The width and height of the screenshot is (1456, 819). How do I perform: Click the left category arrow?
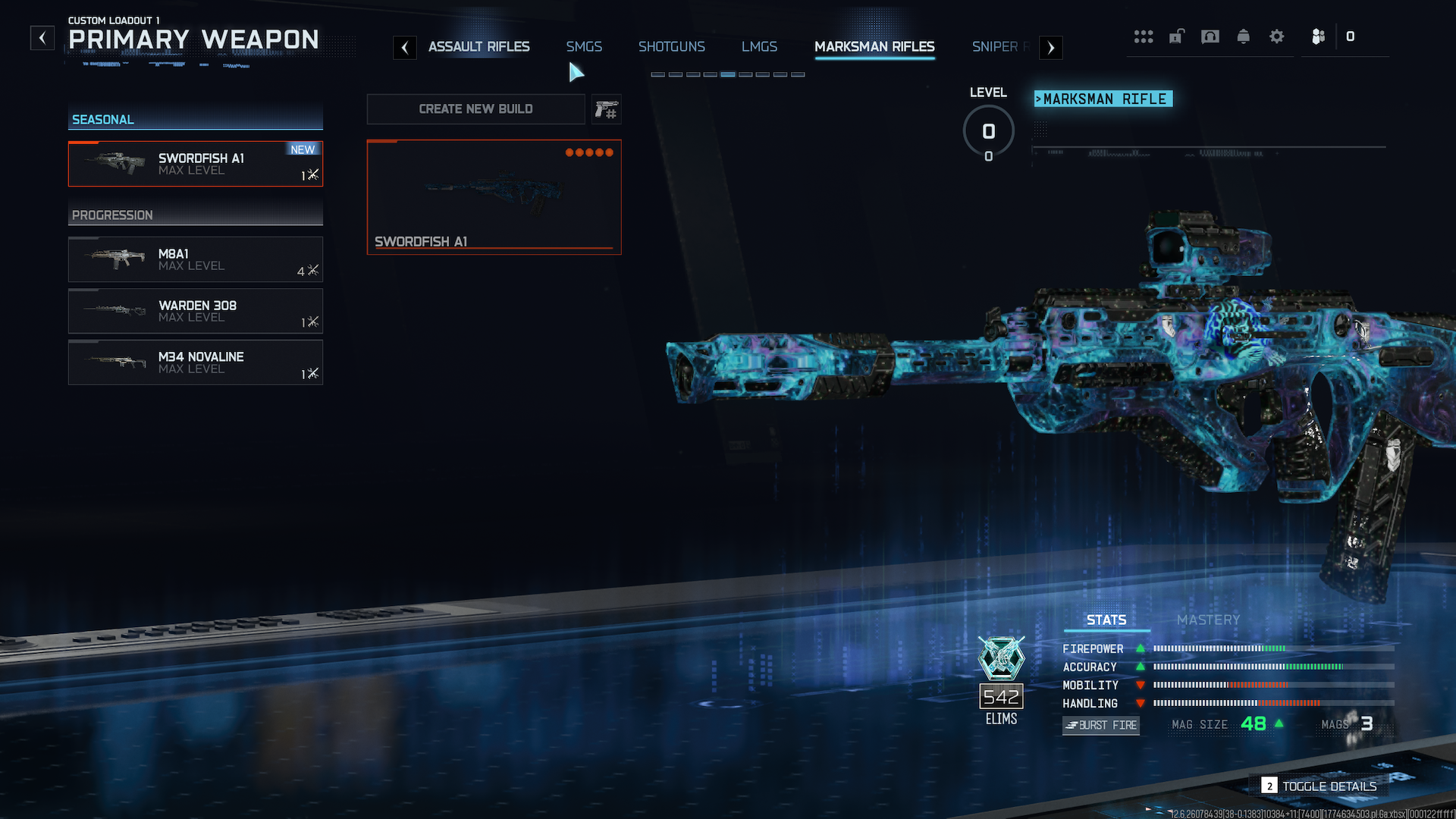click(x=405, y=48)
